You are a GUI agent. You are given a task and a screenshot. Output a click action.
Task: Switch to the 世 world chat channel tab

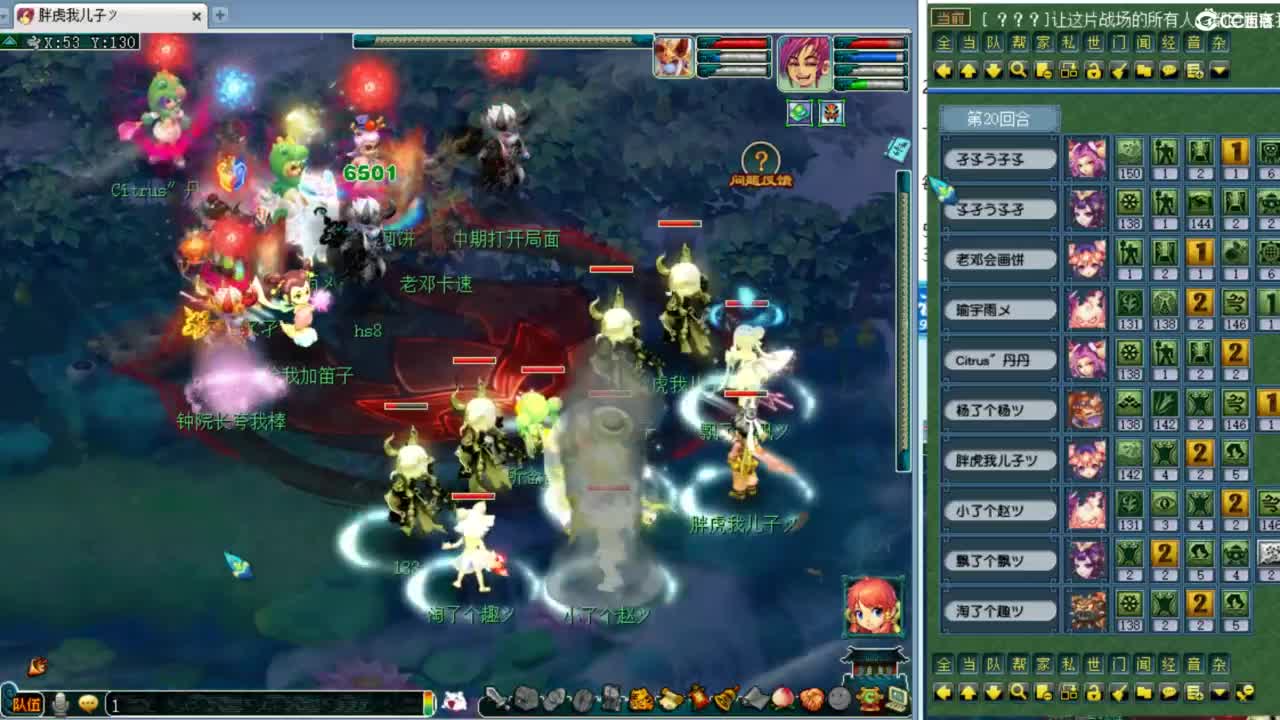click(1092, 44)
